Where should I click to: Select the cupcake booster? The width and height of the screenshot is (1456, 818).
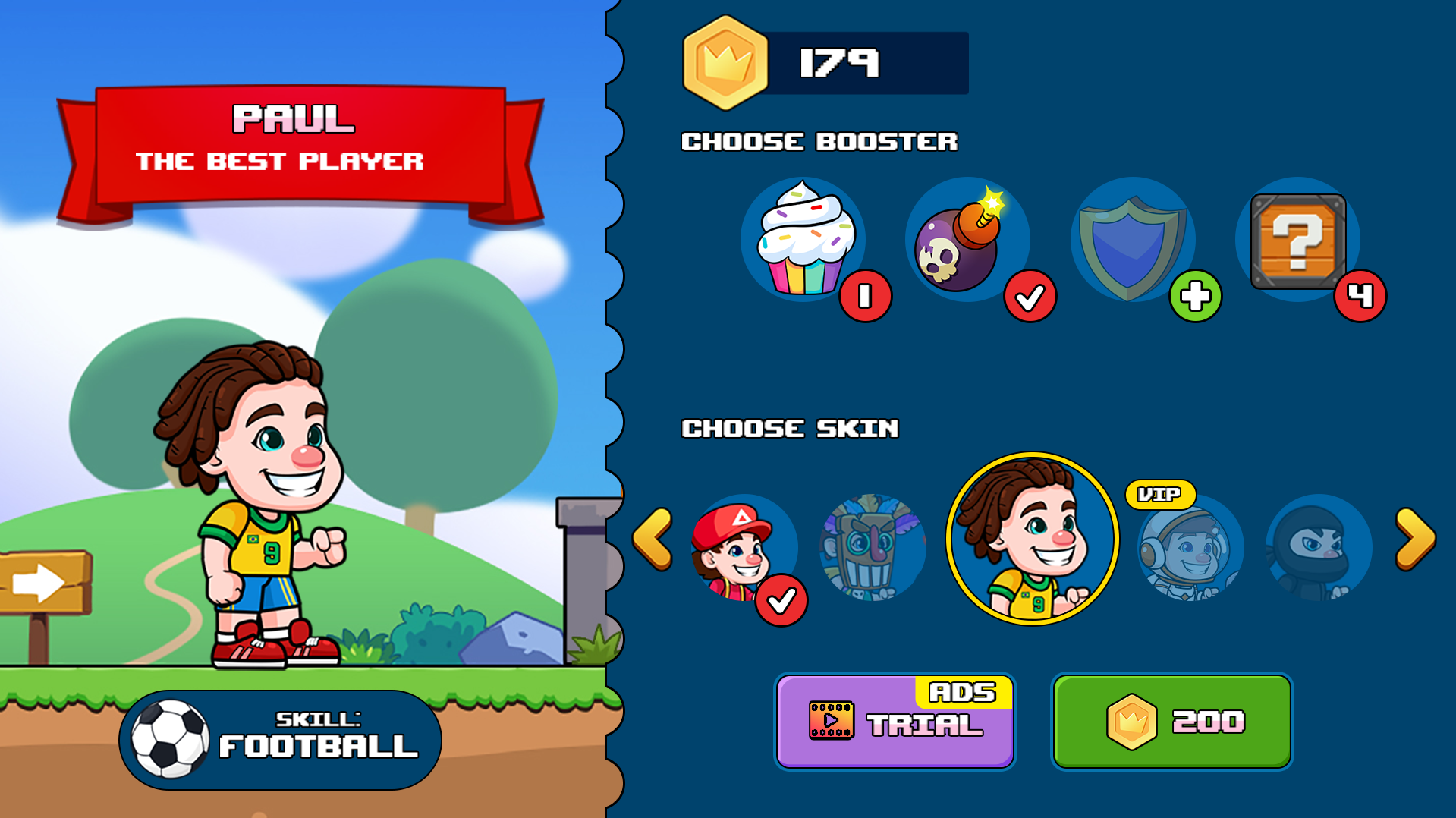[x=803, y=239]
